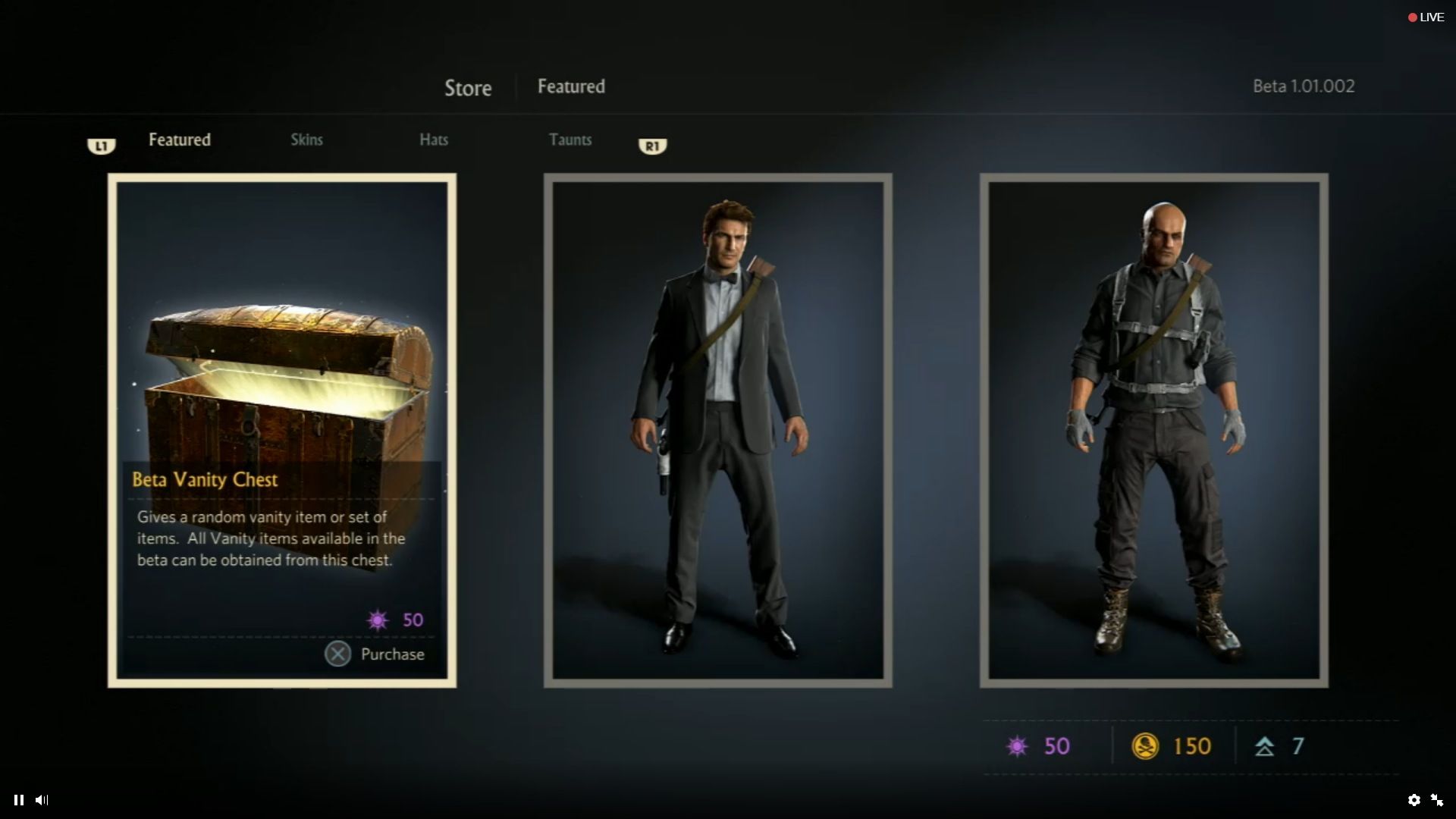The width and height of the screenshot is (1456, 819).
Task: Click the R1 shoulder button icon
Action: [653, 146]
